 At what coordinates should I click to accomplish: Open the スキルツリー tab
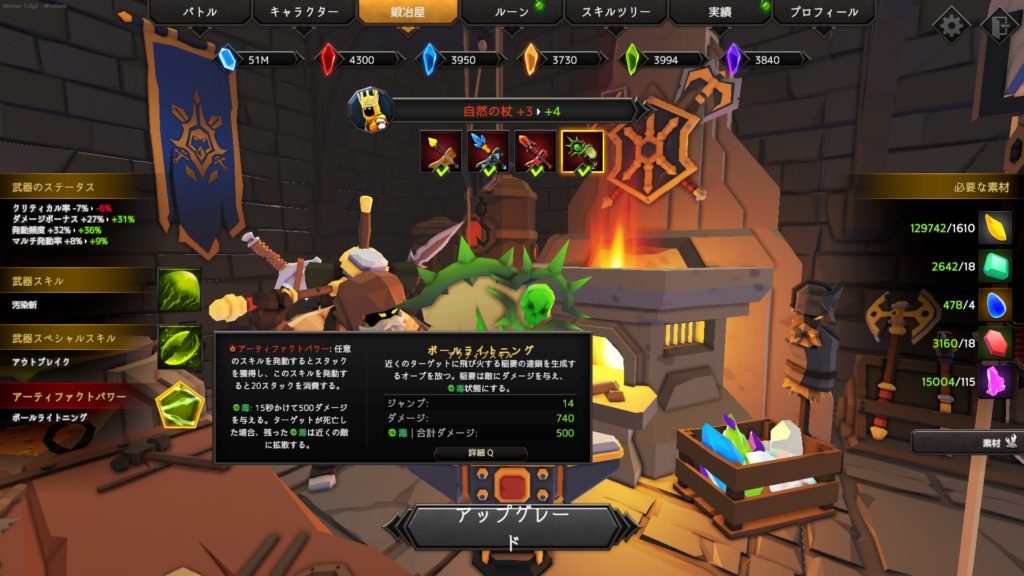(616, 13)
